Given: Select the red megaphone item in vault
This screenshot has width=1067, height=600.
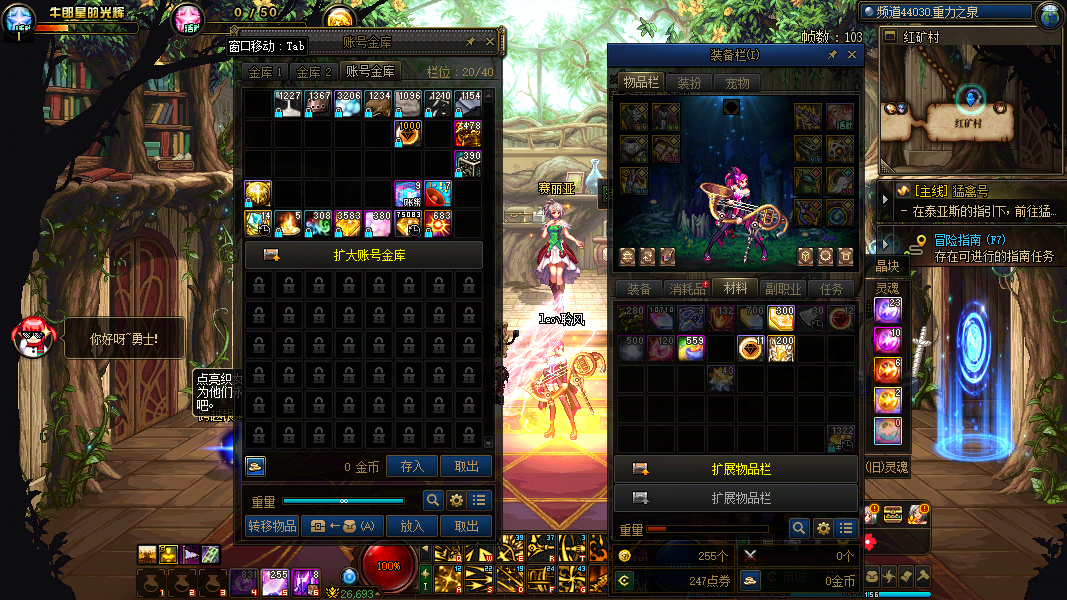Looking at the screenshot, I should [438, 192].
